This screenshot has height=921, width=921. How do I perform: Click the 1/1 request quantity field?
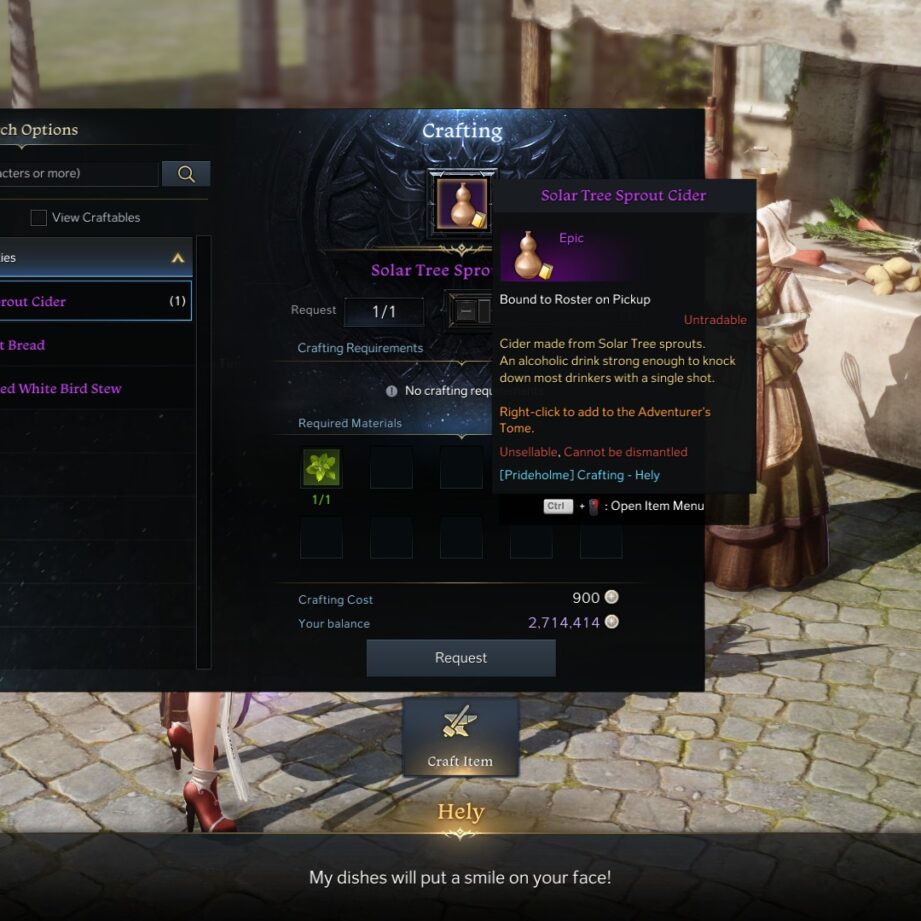pos(384,312)
